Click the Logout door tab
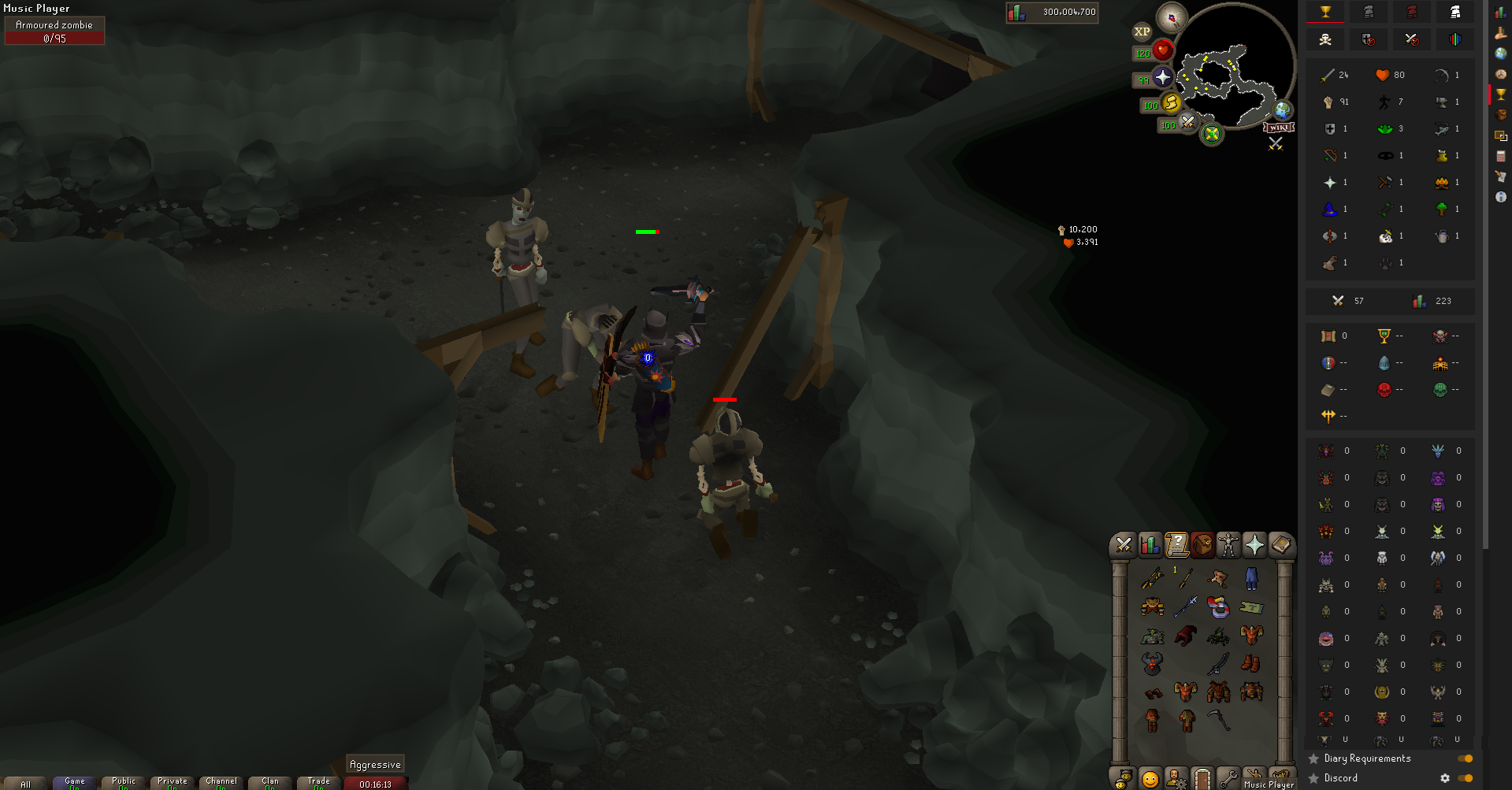This screenshot has height=790, width=1512. click(x=1202, y=779)
